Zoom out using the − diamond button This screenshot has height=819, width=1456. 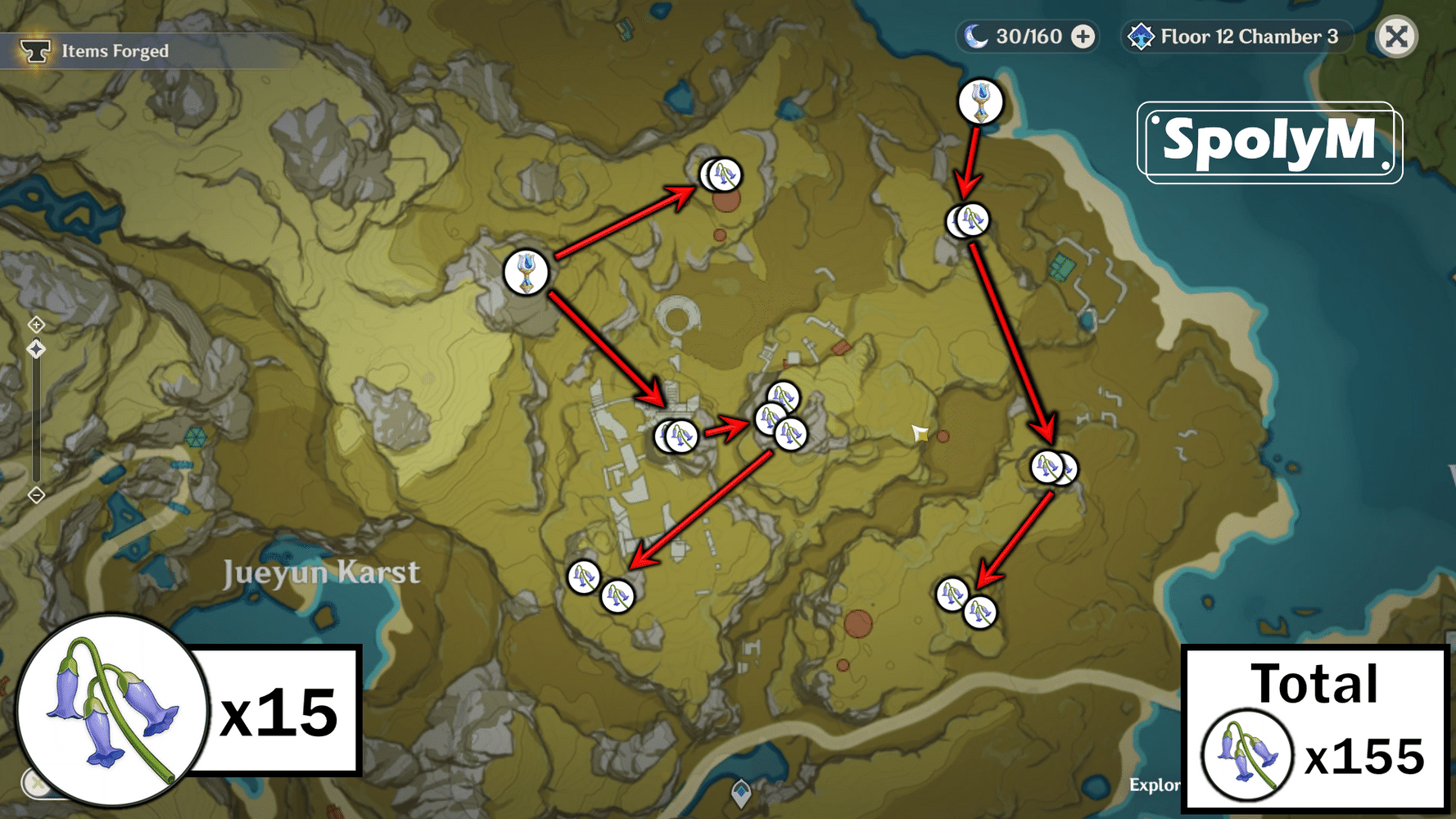(36, 495)
